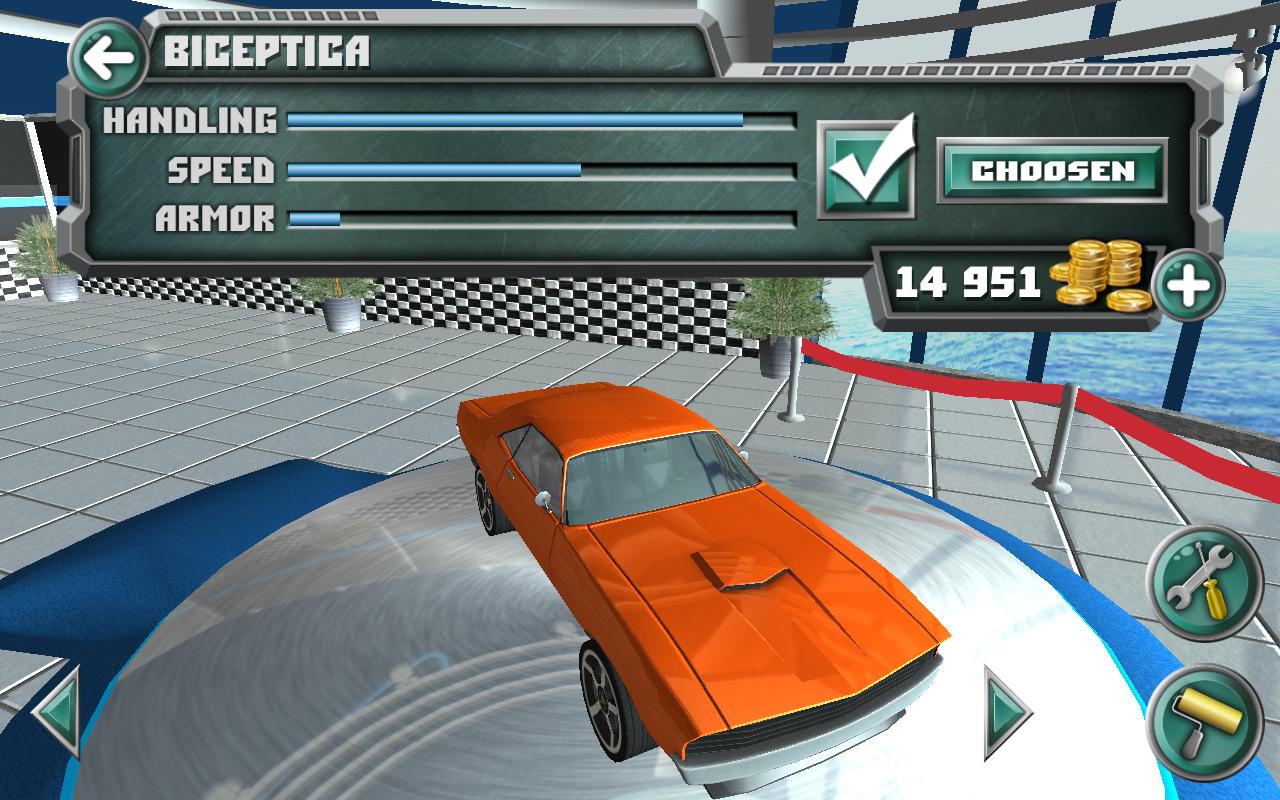Viewport: 1280px width, 800px height.
Task: Click the HANDLING progress bar
Action: (x=540, y=122)
